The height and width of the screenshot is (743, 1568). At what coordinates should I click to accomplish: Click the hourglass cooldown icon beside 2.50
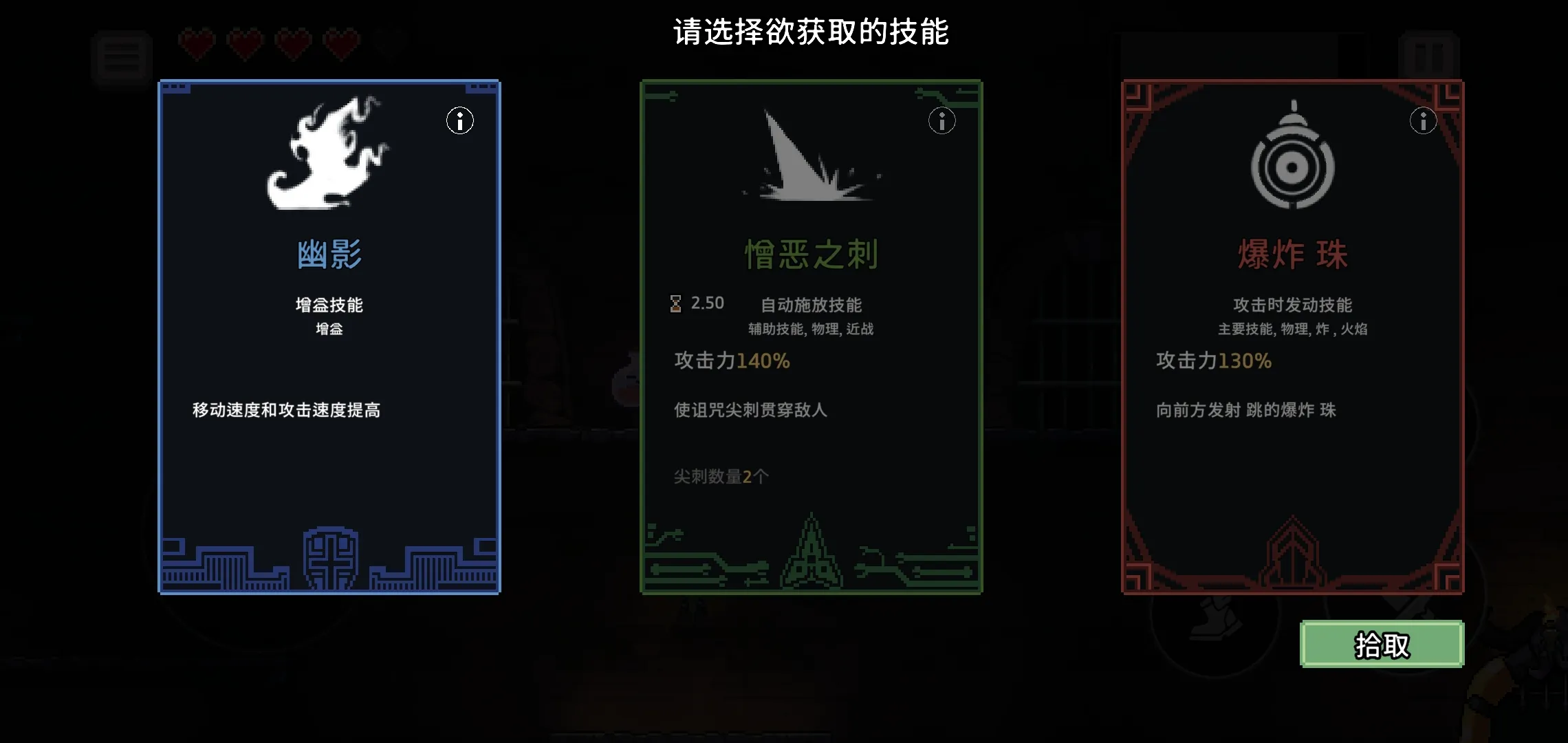(x=675, y=303)
